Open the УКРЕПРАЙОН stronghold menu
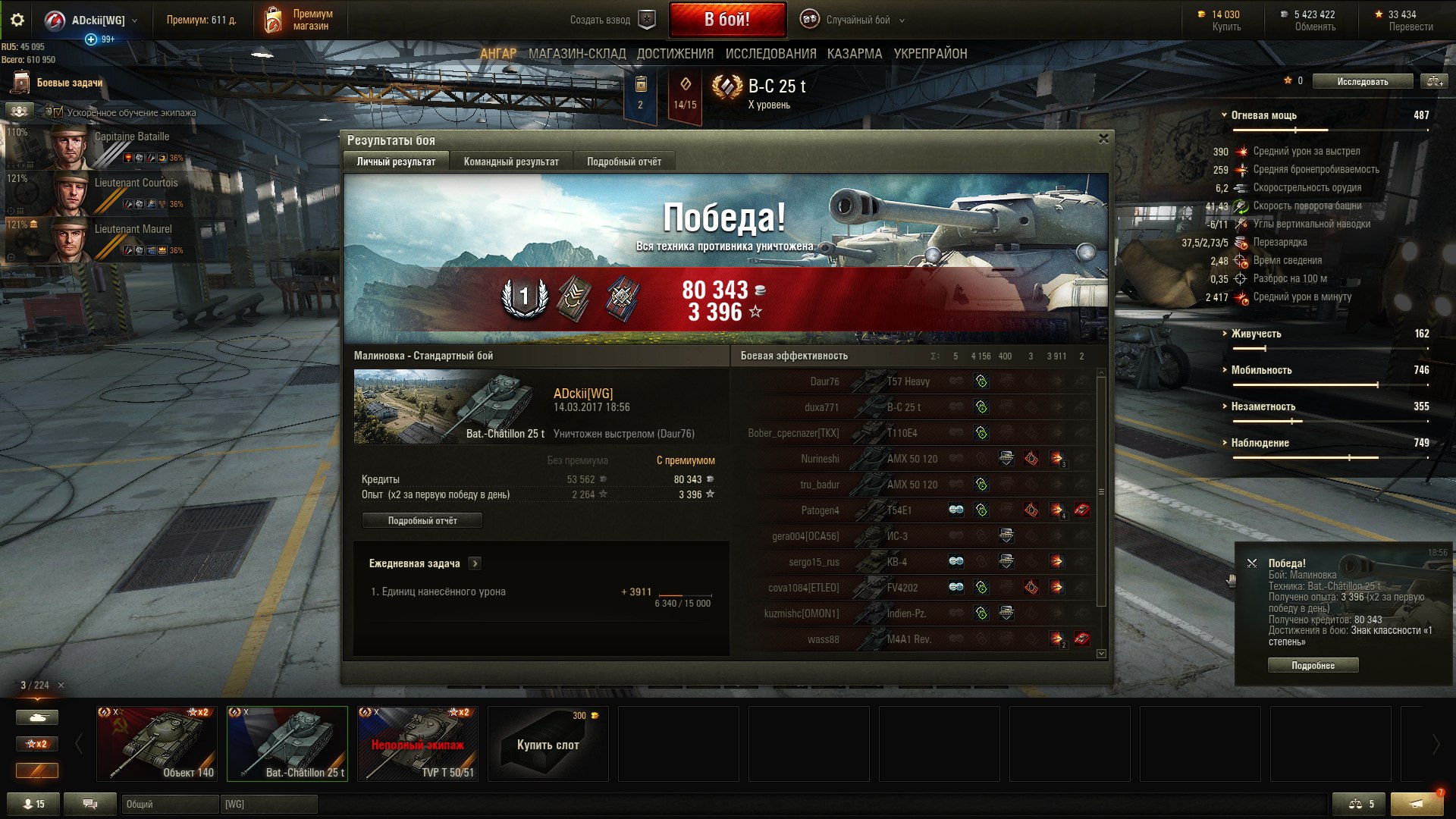1456x819 pixels. [x=930, y=54]
